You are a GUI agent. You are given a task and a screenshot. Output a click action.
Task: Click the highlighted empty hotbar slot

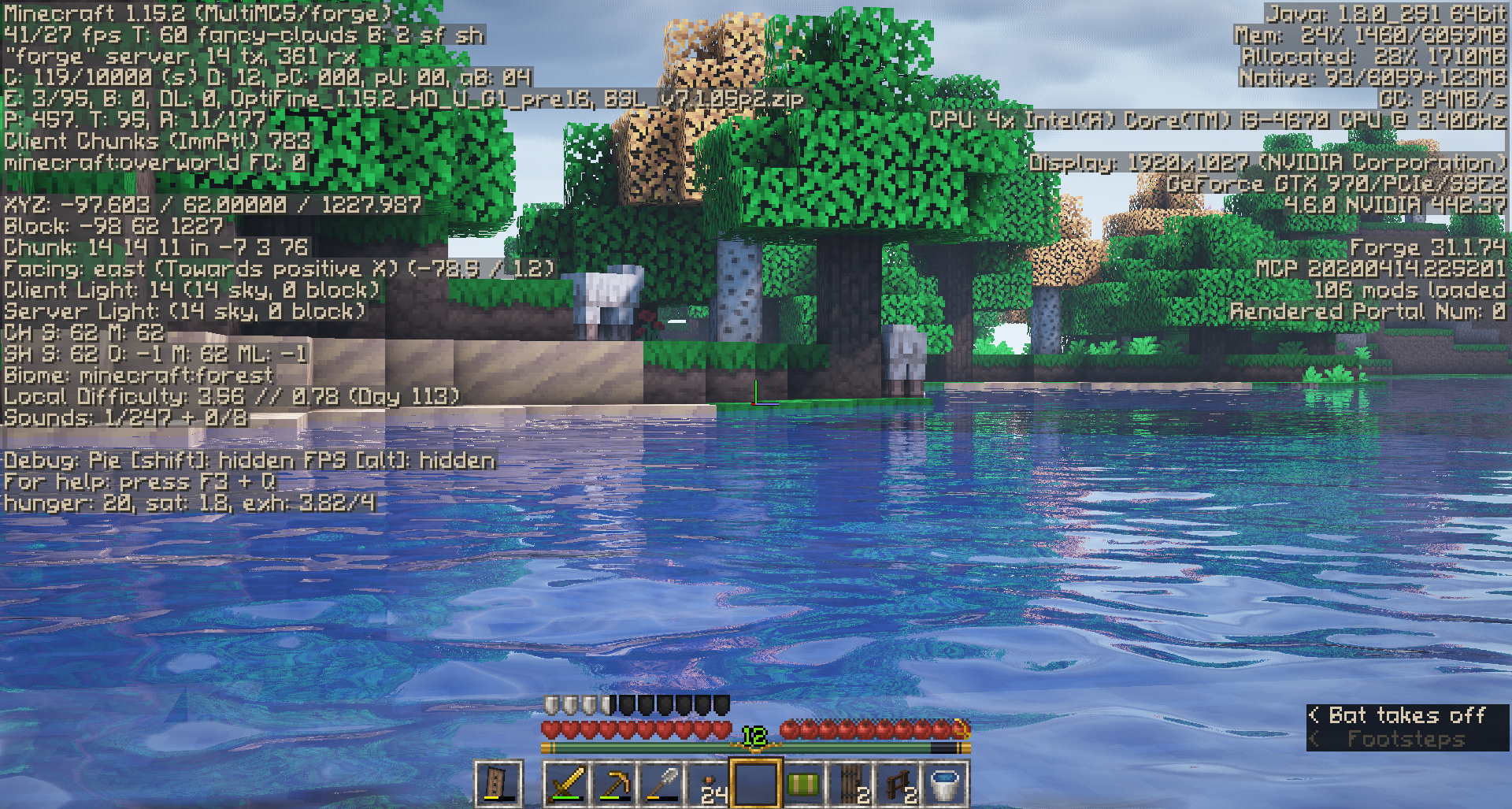[756, 784]
